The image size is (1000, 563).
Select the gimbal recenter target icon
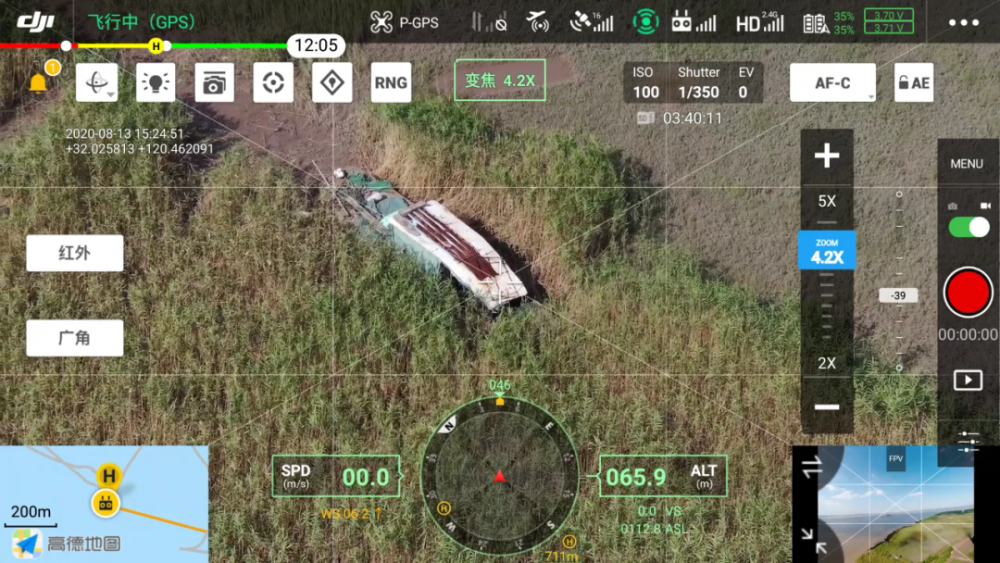pyautogui.click(x=273, y=83)
